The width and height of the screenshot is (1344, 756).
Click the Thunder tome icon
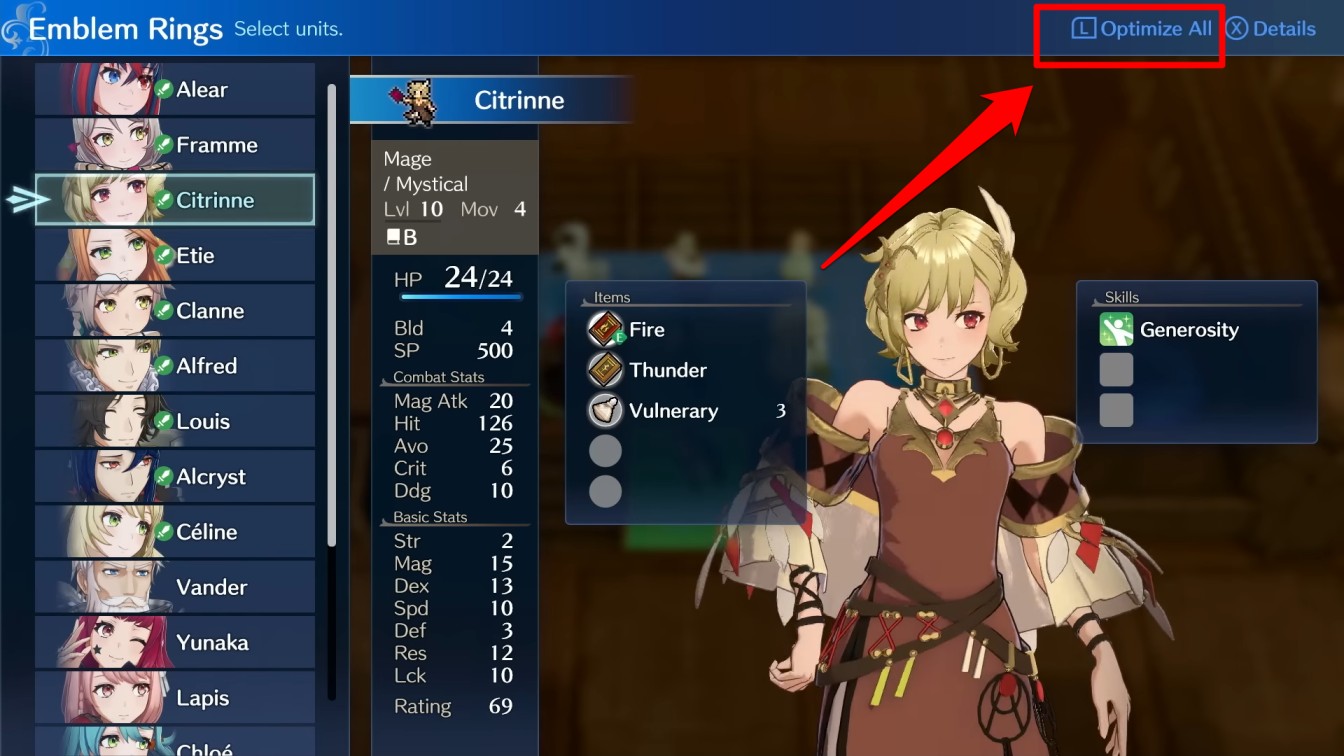tap(605, 370)
